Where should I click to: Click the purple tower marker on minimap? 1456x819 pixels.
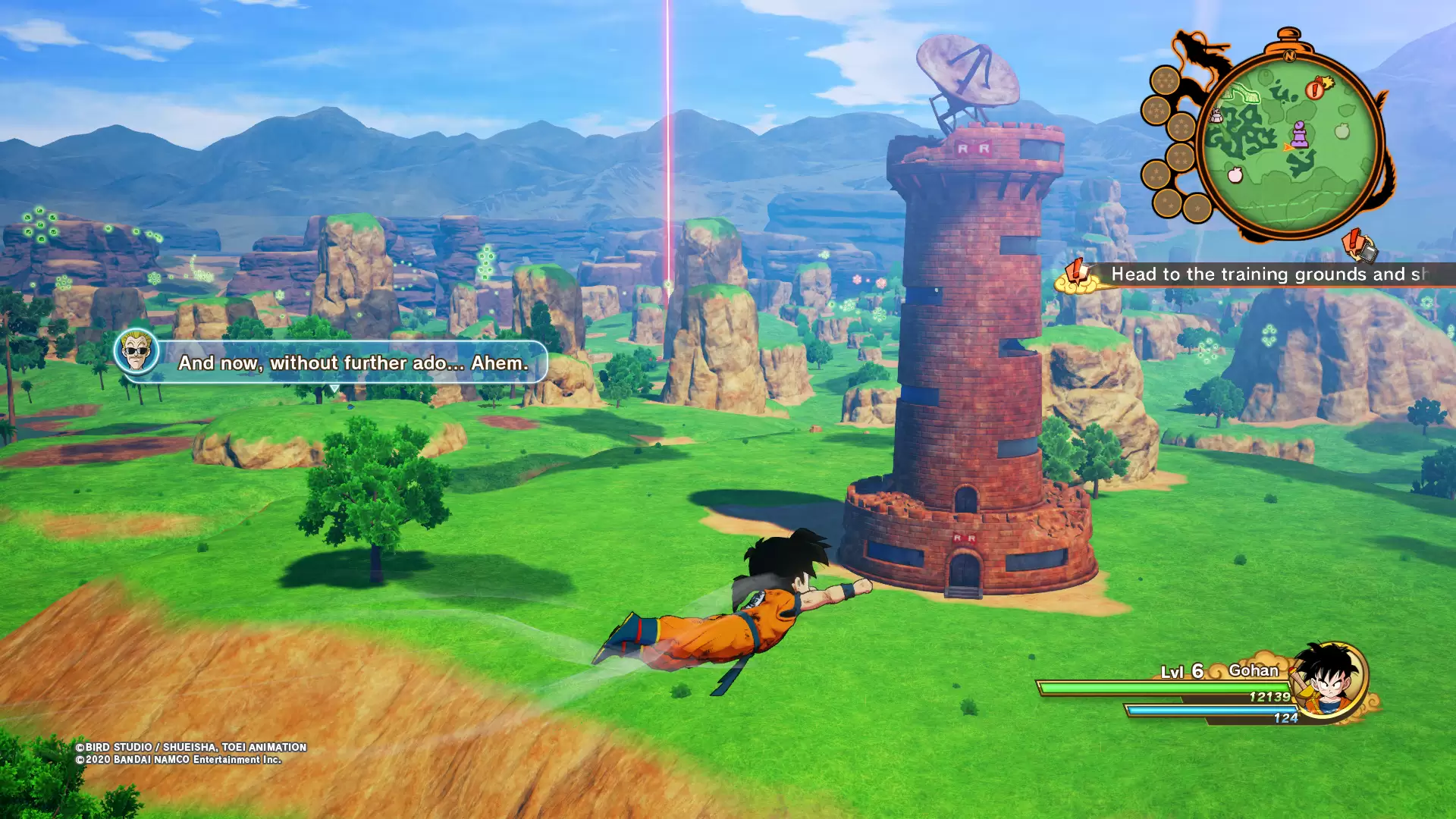point(1299,133)
